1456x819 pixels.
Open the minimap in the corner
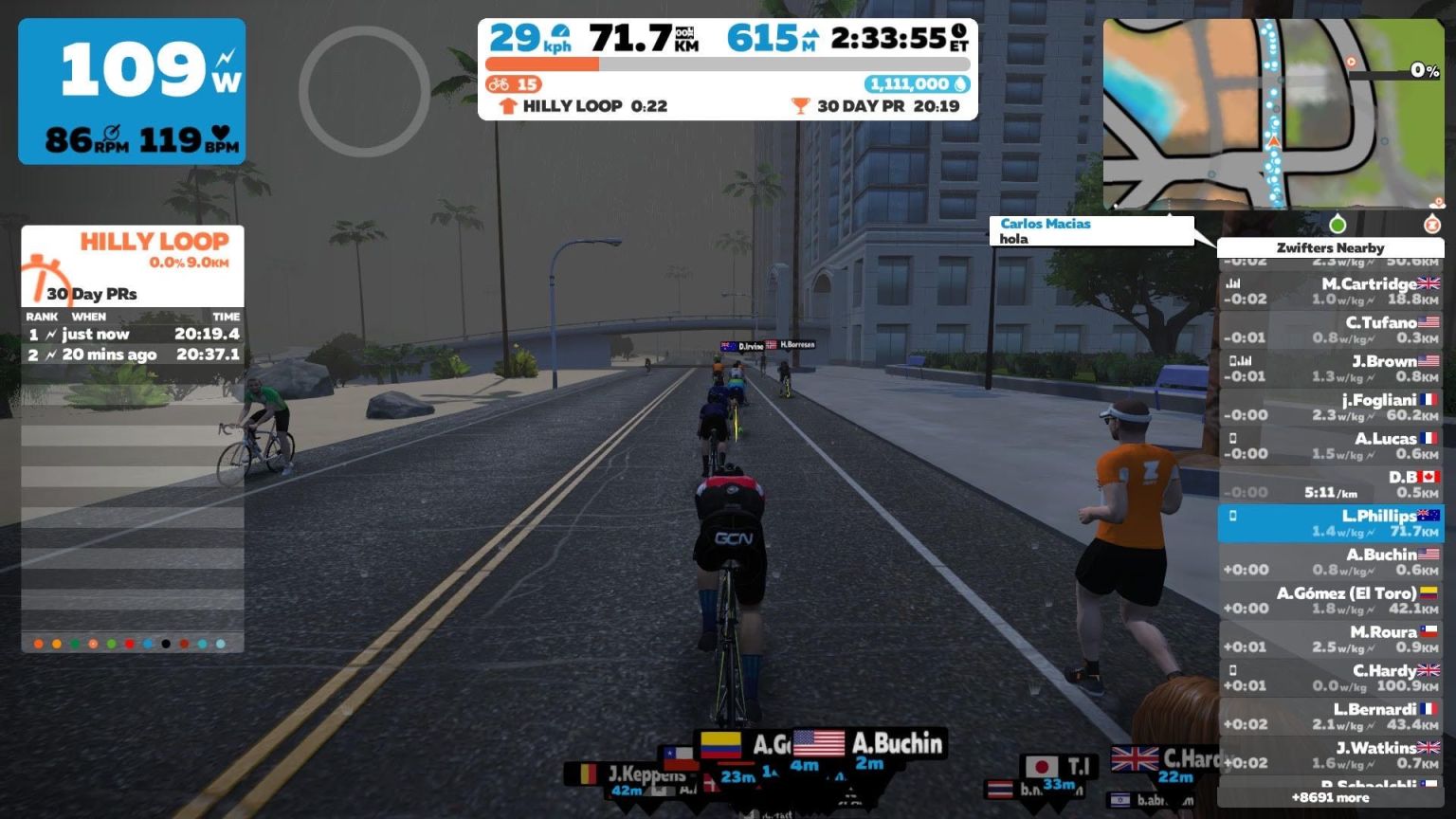click(1273, 114)
